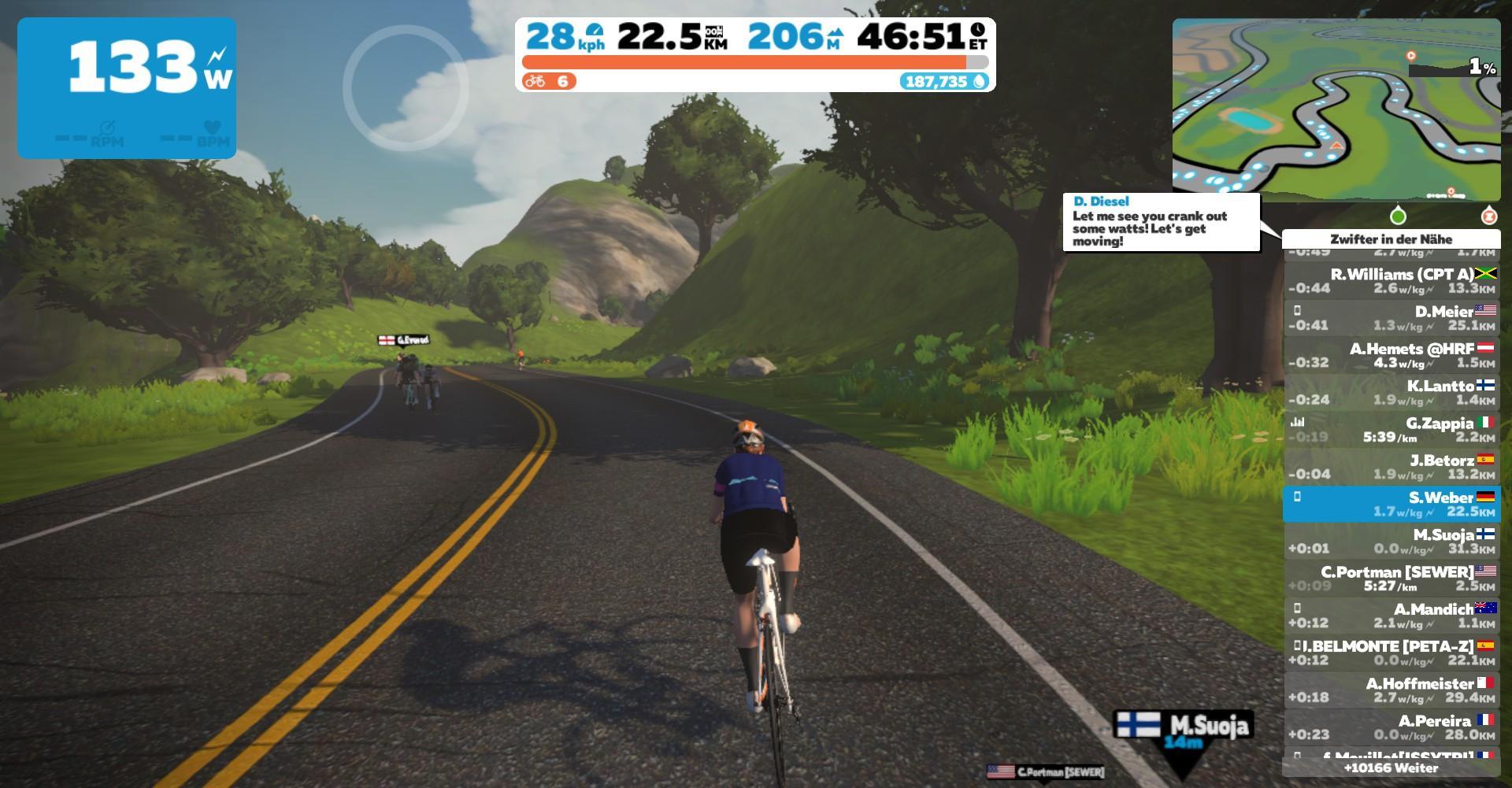Choose A.Pereira rider entry
1512x788 pixels.
[x=1391, y=727]
